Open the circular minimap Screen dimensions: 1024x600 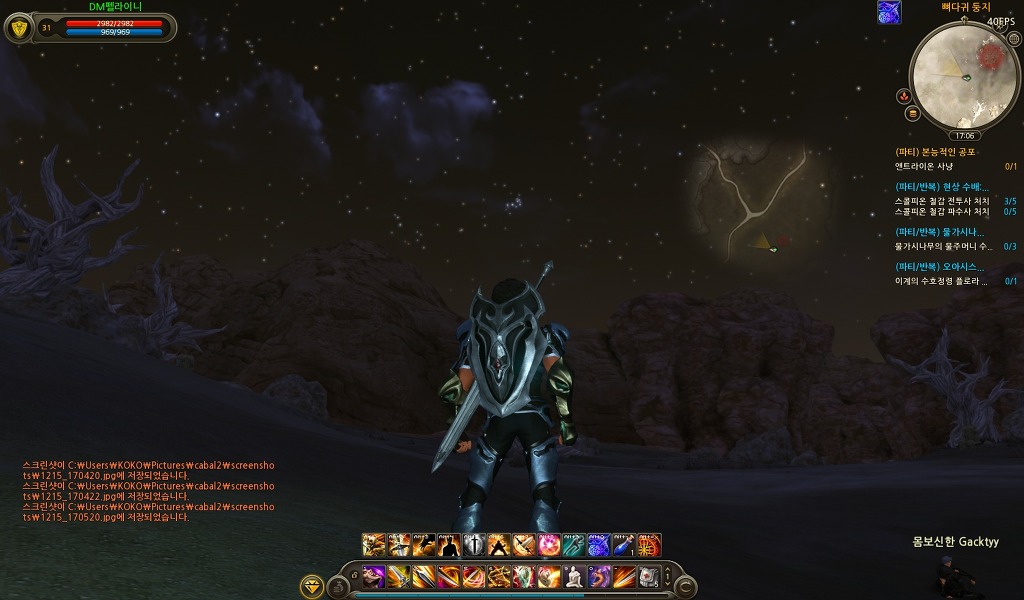pos(964,75)
